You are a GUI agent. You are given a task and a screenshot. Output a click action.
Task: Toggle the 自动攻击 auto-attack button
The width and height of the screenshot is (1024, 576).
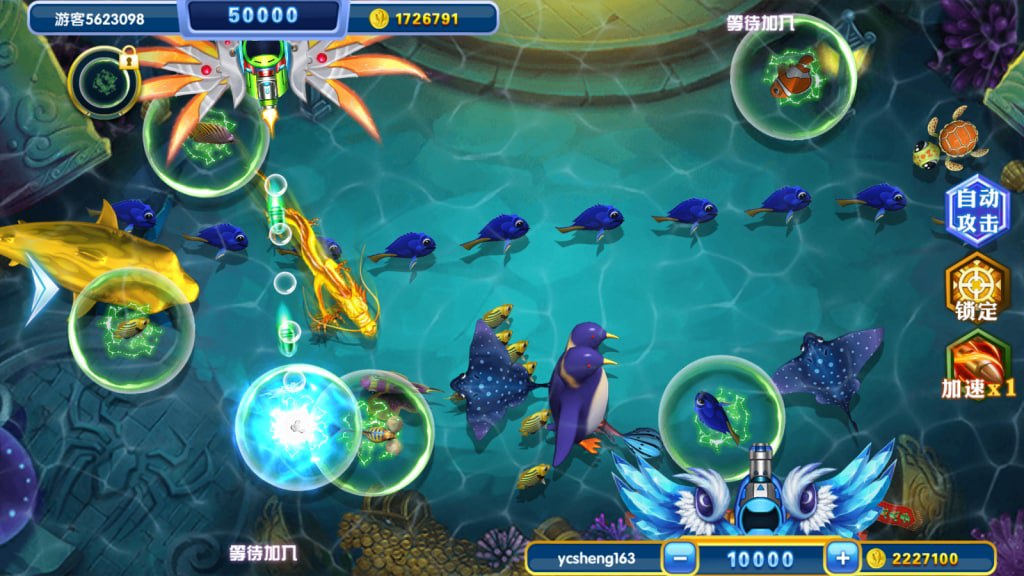tap(976, 211)
